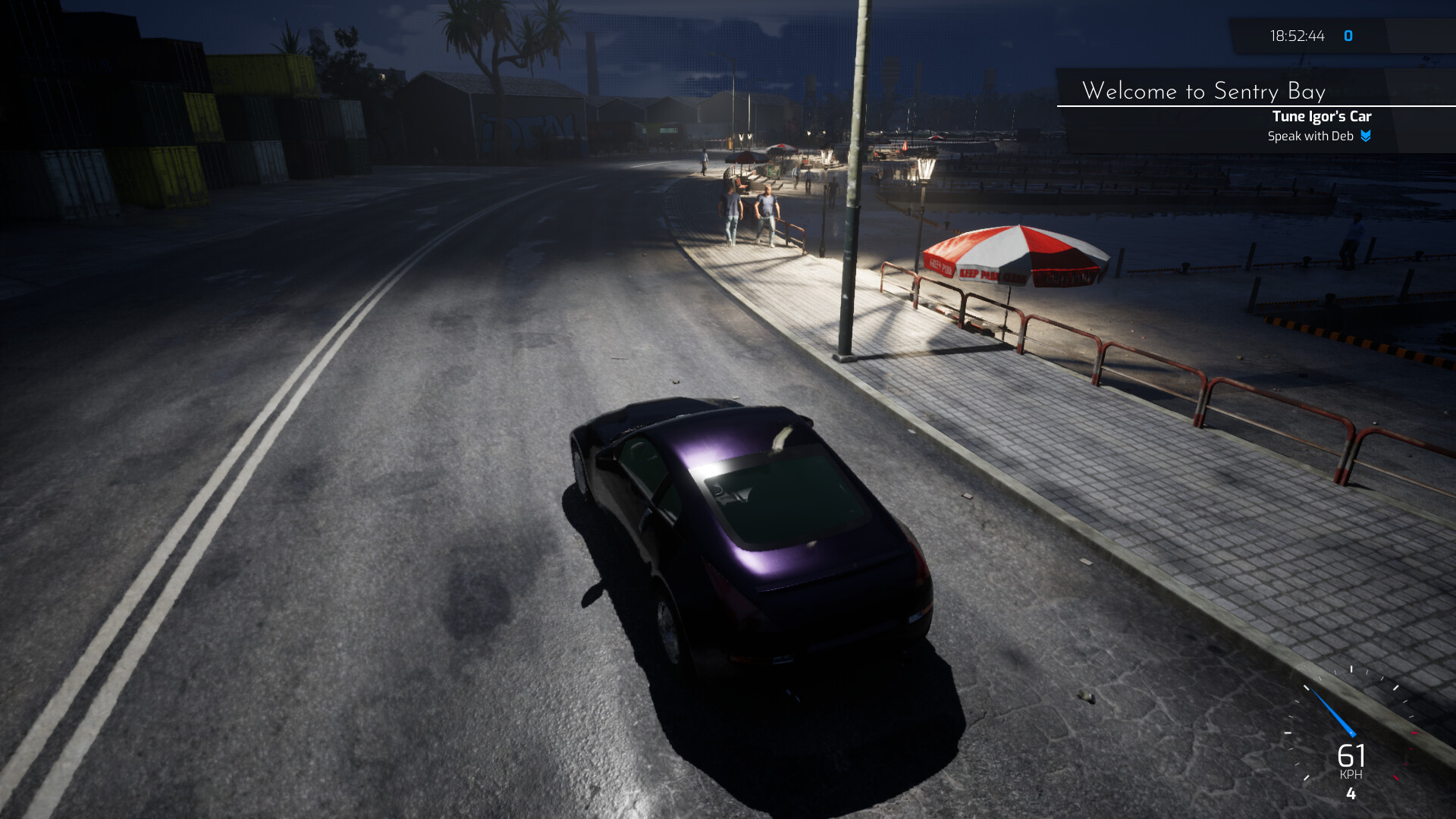Click the Speak with Deb sub-objective text
The image size is (1456, 819).
pos(1311,137)
